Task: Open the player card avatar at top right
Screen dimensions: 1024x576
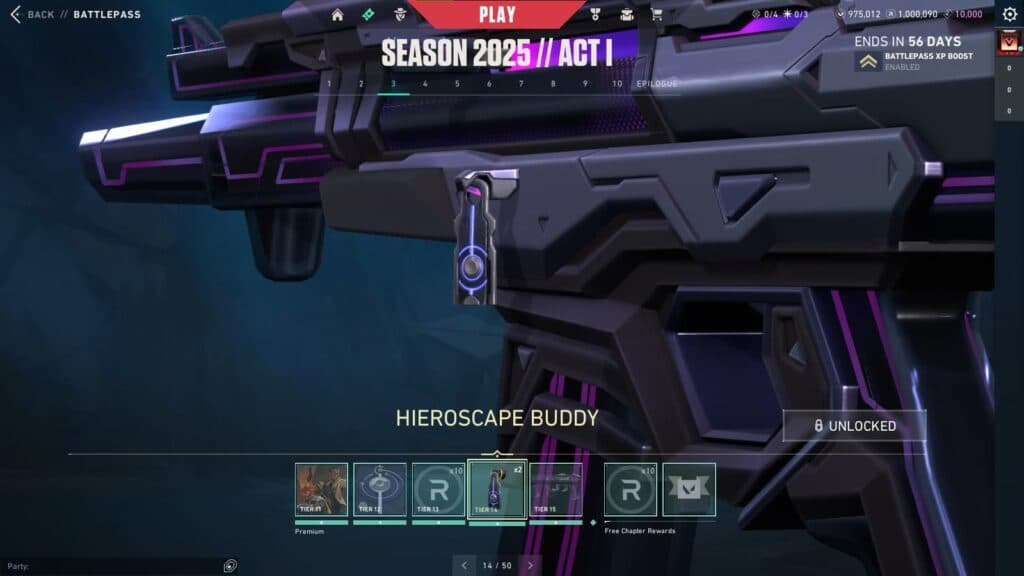Action: coord(1009,44)
